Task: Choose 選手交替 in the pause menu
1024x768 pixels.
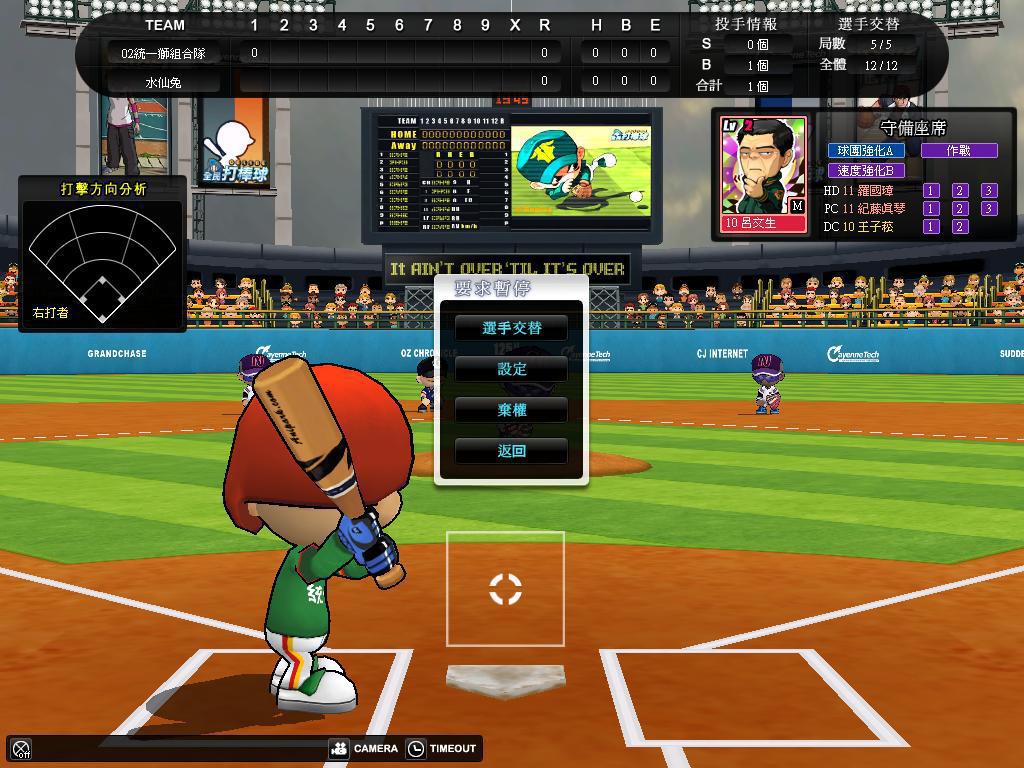Action: (511, 328)
